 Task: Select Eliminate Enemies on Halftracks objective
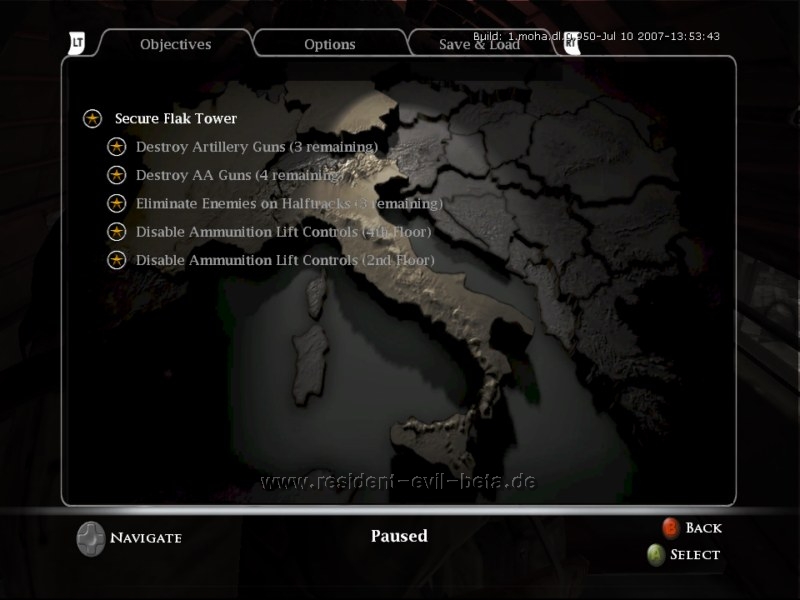(288, 203)
